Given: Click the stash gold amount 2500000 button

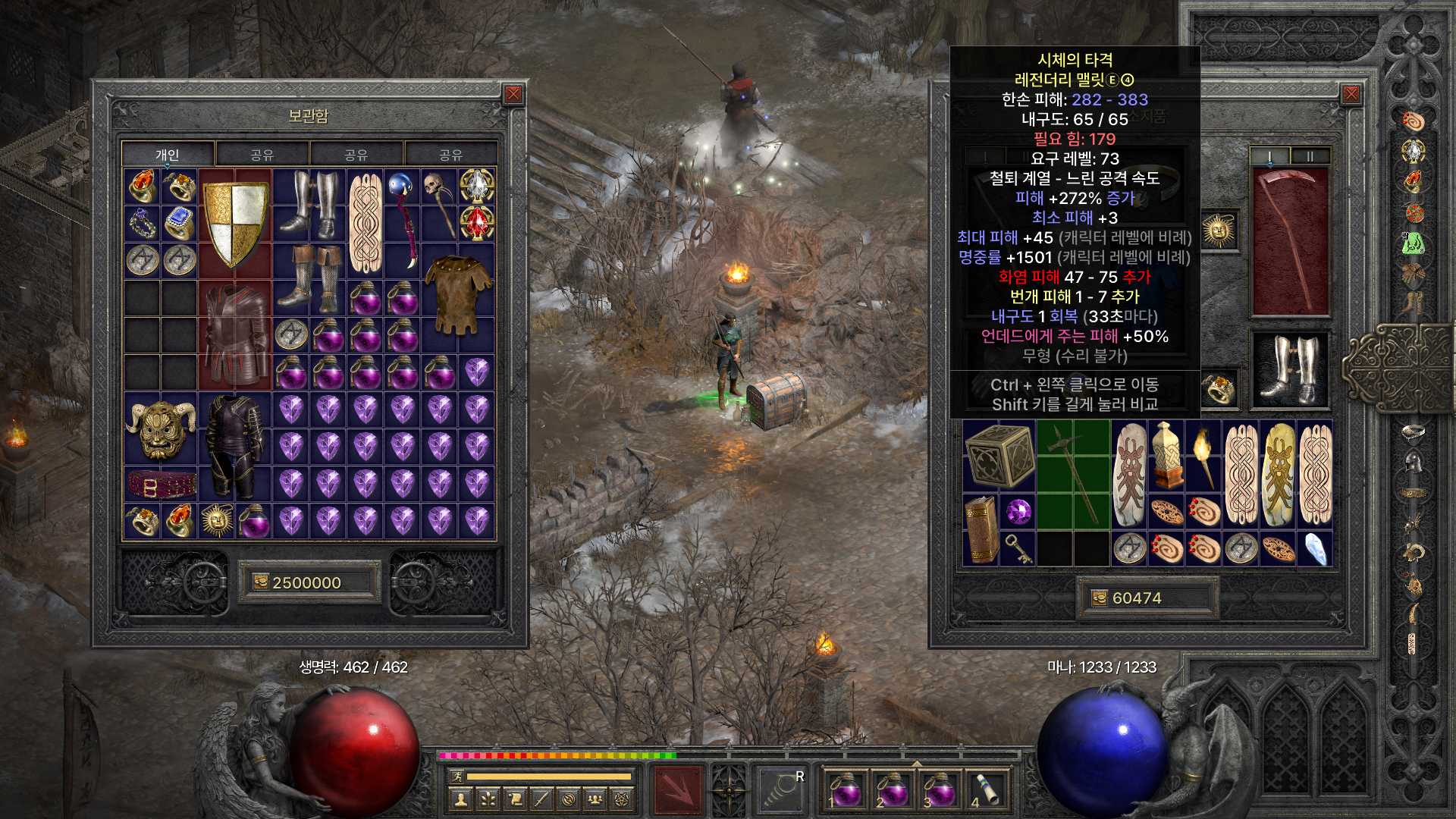Looking at the screenshot, I should tap(309, 582).
